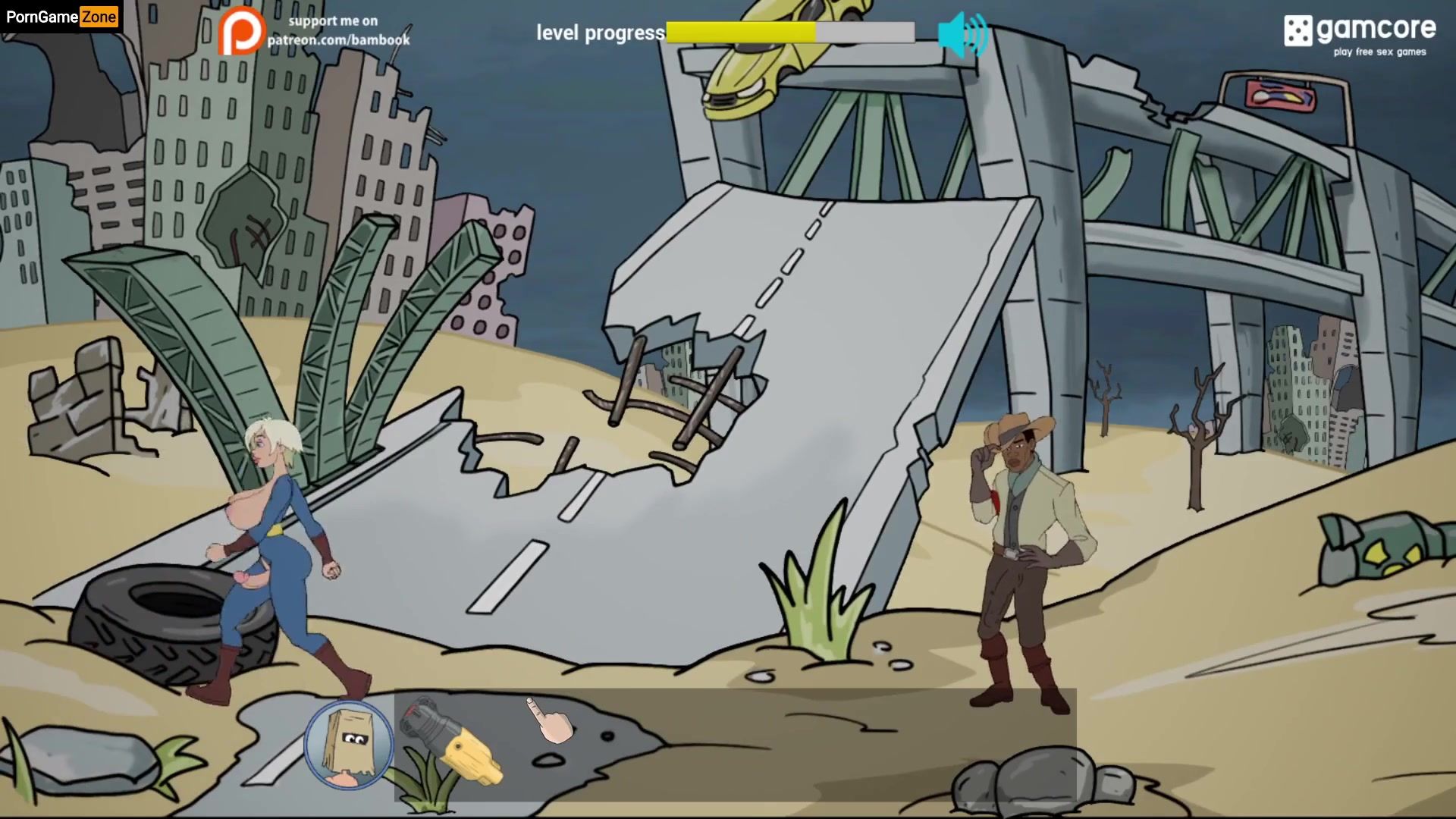Choose the yellow-handled tool item
Image resolution: width=1456 pixels, height=819 pixels.
point(452,741)
